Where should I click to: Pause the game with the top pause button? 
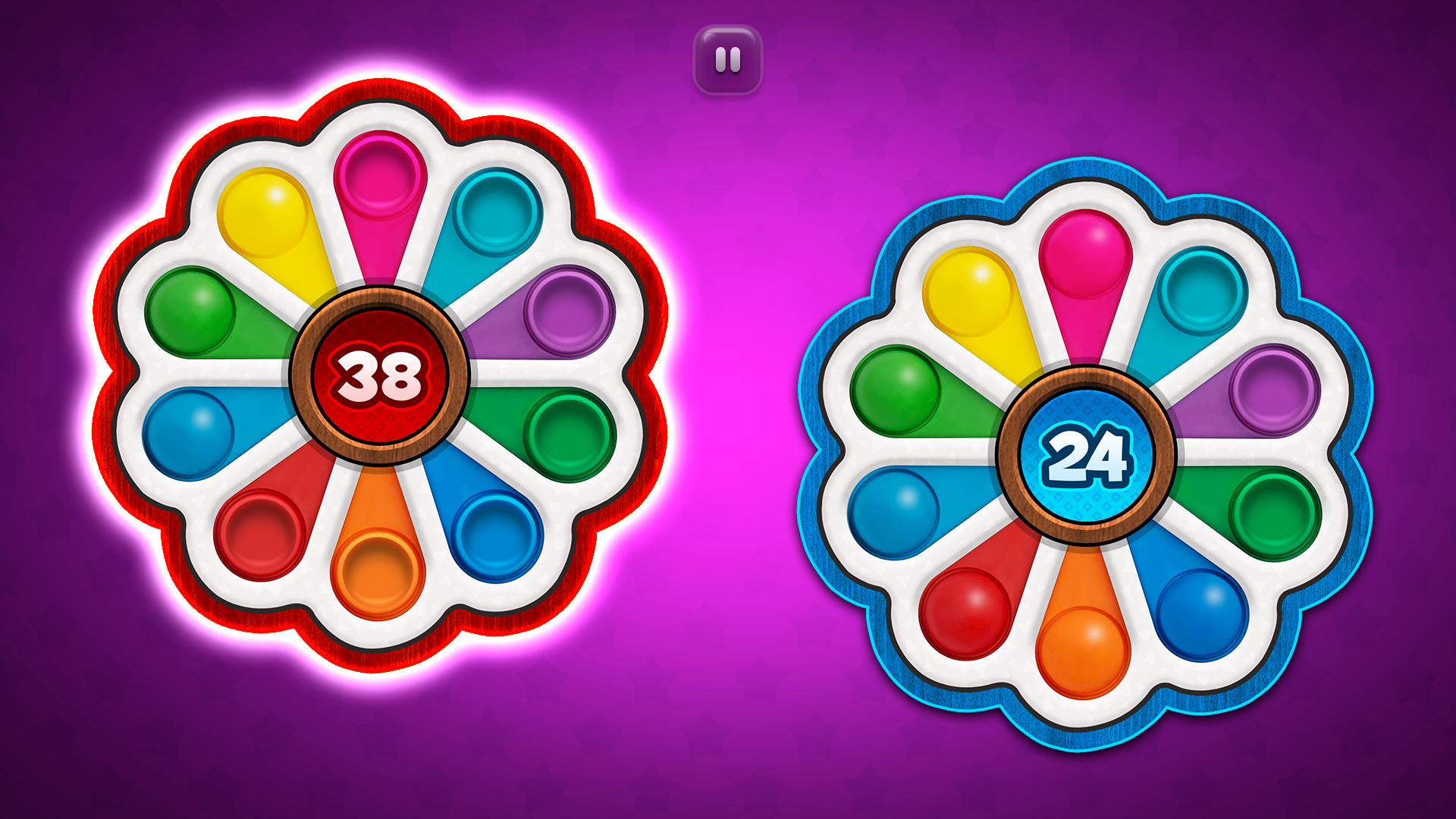(x=726, y=58)
